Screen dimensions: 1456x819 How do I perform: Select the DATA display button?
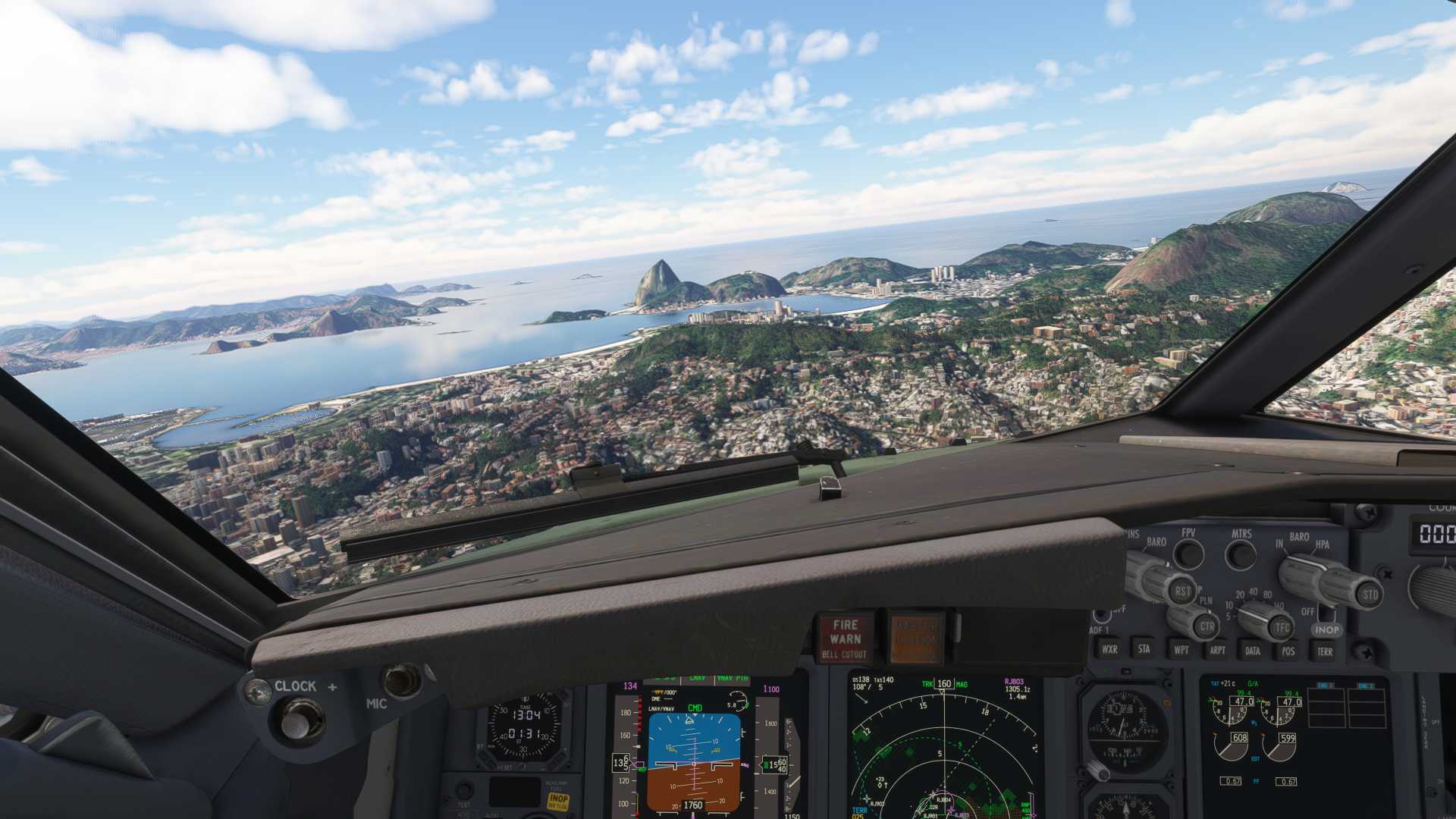(1253, 650)
